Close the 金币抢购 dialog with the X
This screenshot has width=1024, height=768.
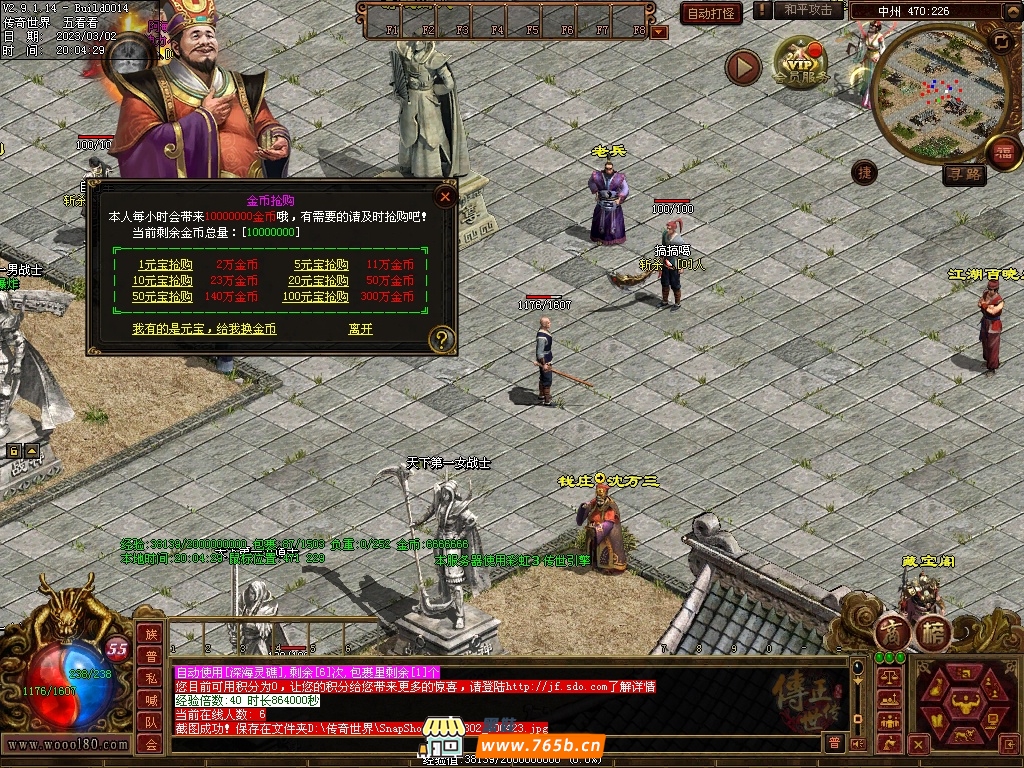click(445, 197)
